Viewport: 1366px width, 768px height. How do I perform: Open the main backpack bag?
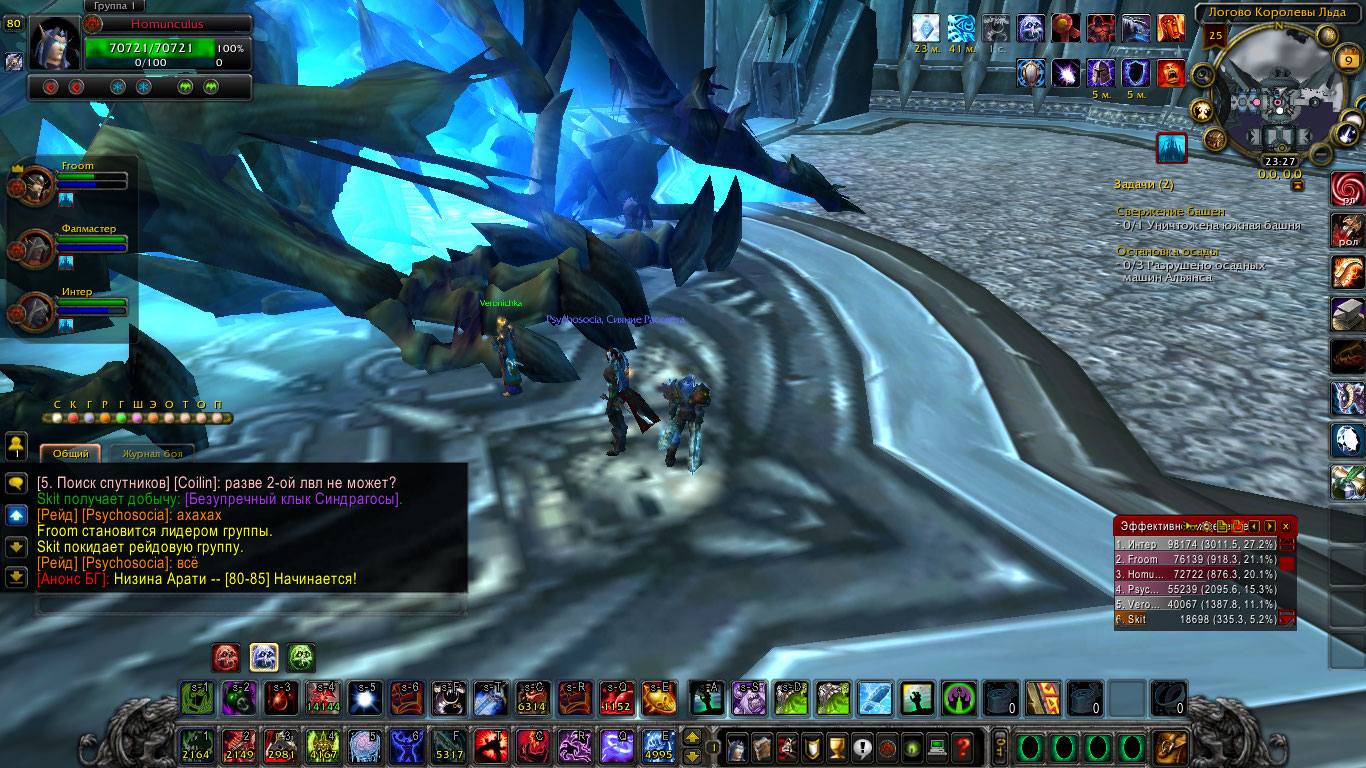(1170, 746)
